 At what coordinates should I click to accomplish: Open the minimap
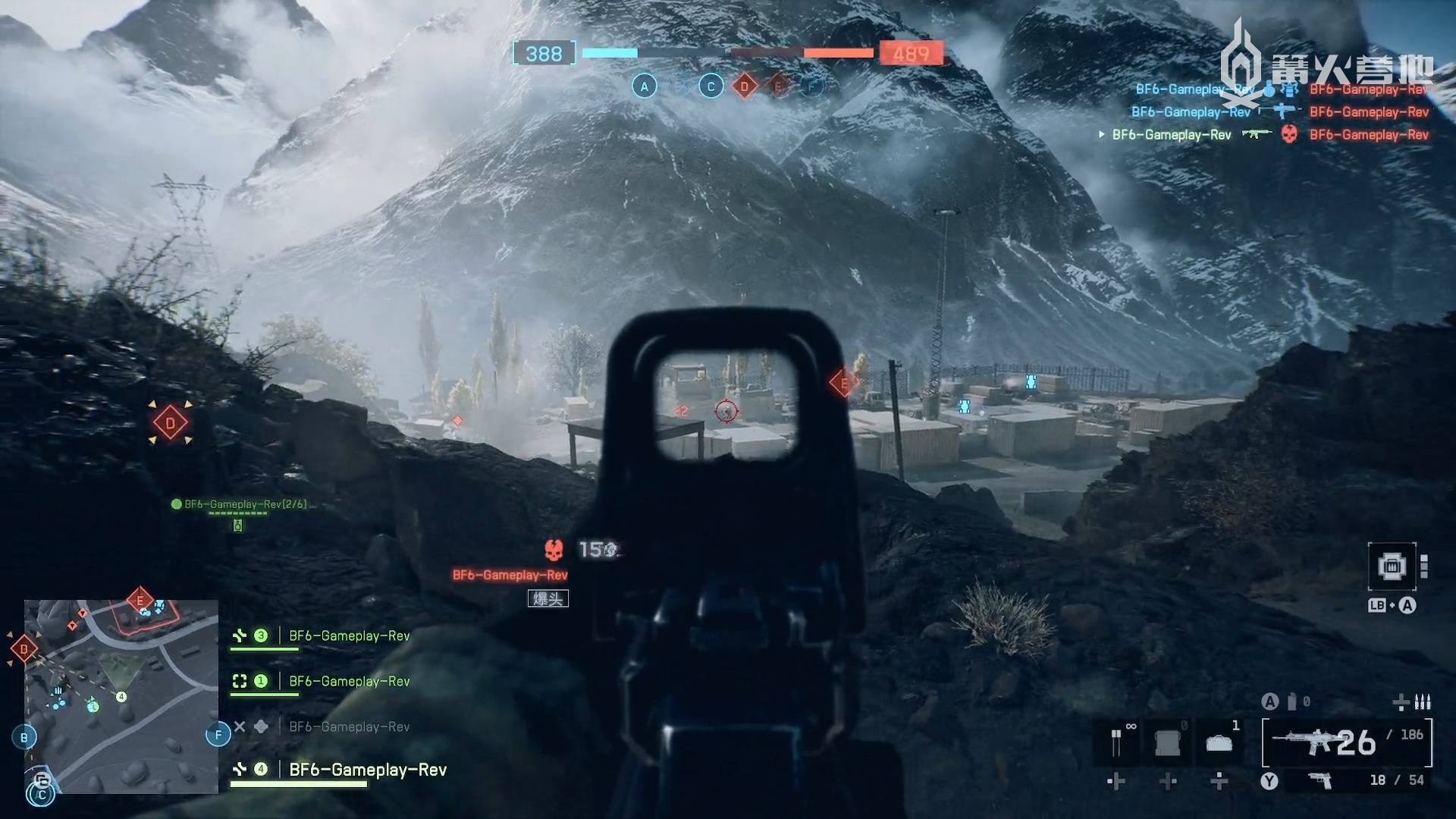(x=121, y=696)
